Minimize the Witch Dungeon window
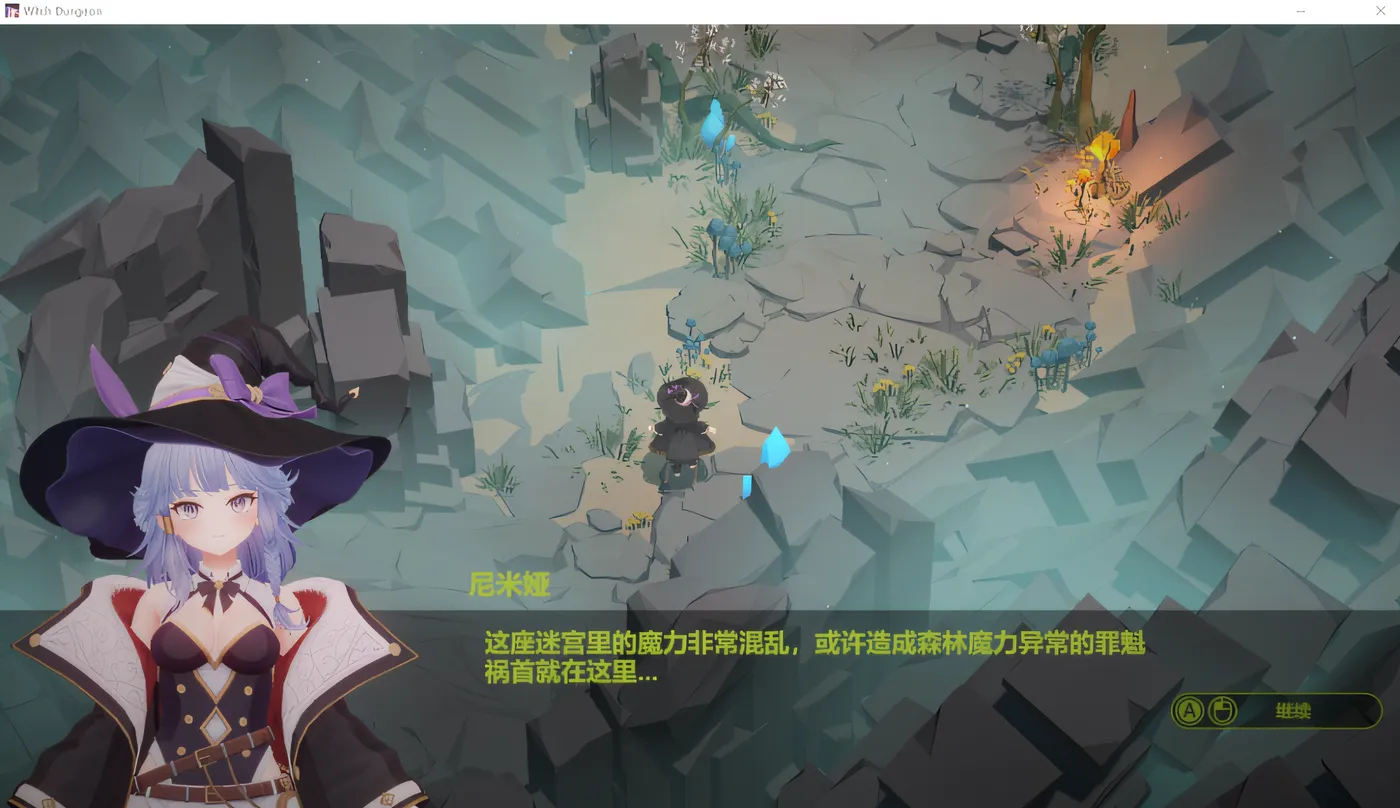 tap(1300, 11)
